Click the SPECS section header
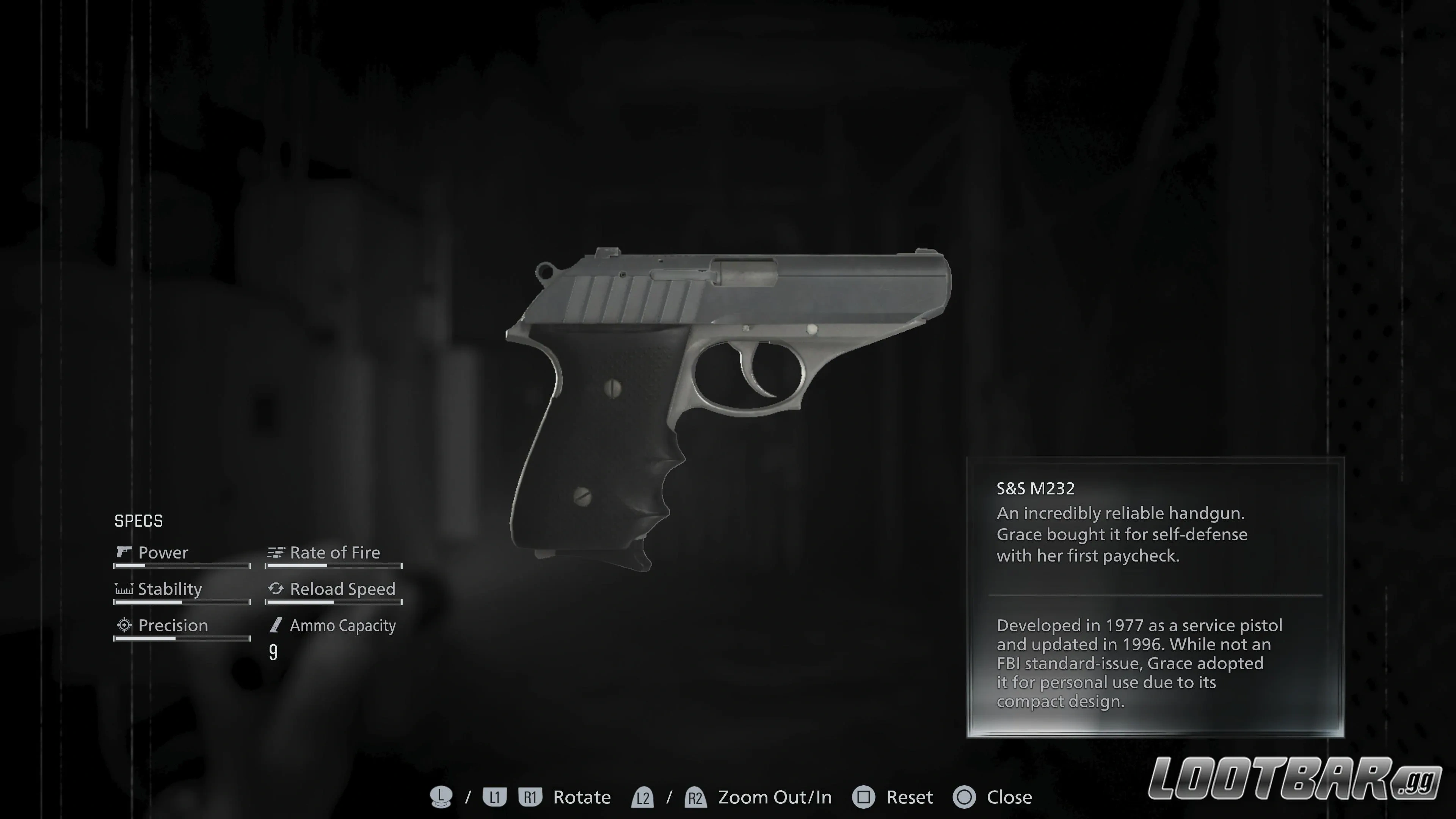The width and height of the screenshot is (1456, 819). 138,521
